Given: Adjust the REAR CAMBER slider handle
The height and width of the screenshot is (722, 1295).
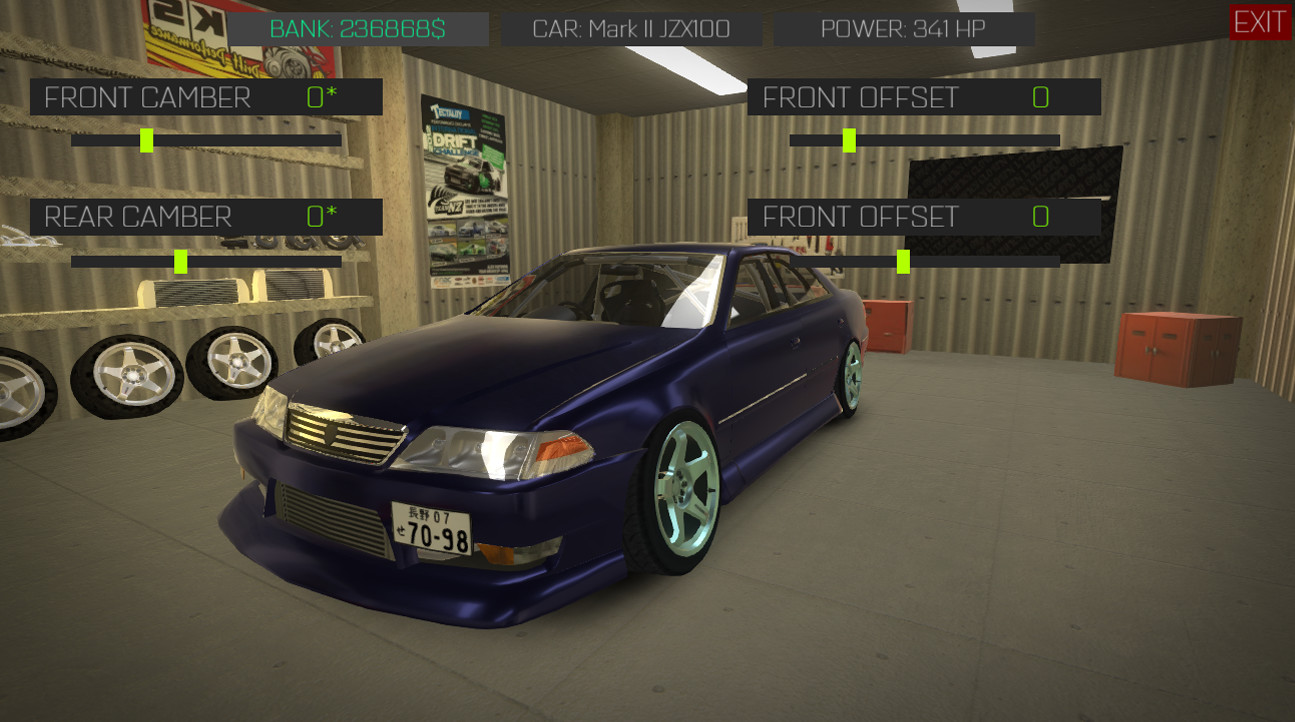Looking at the screenshot, I should pyautogui.click(x=181, y=260).
